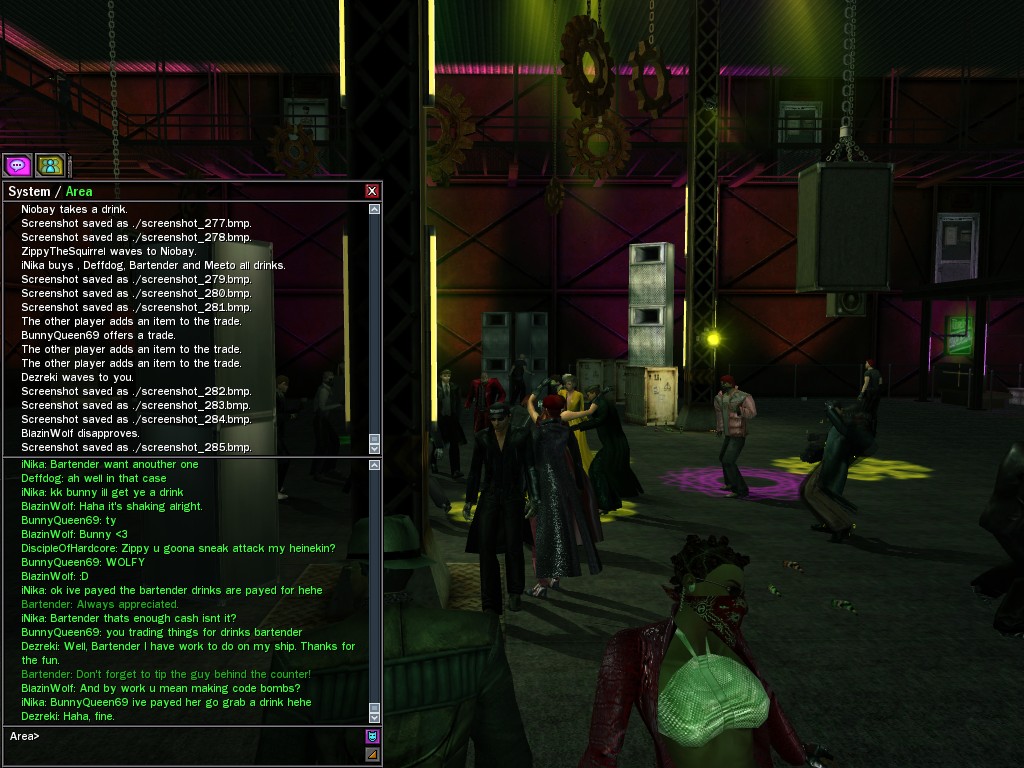Open the yellow people group icon

(x=49, y=165)
